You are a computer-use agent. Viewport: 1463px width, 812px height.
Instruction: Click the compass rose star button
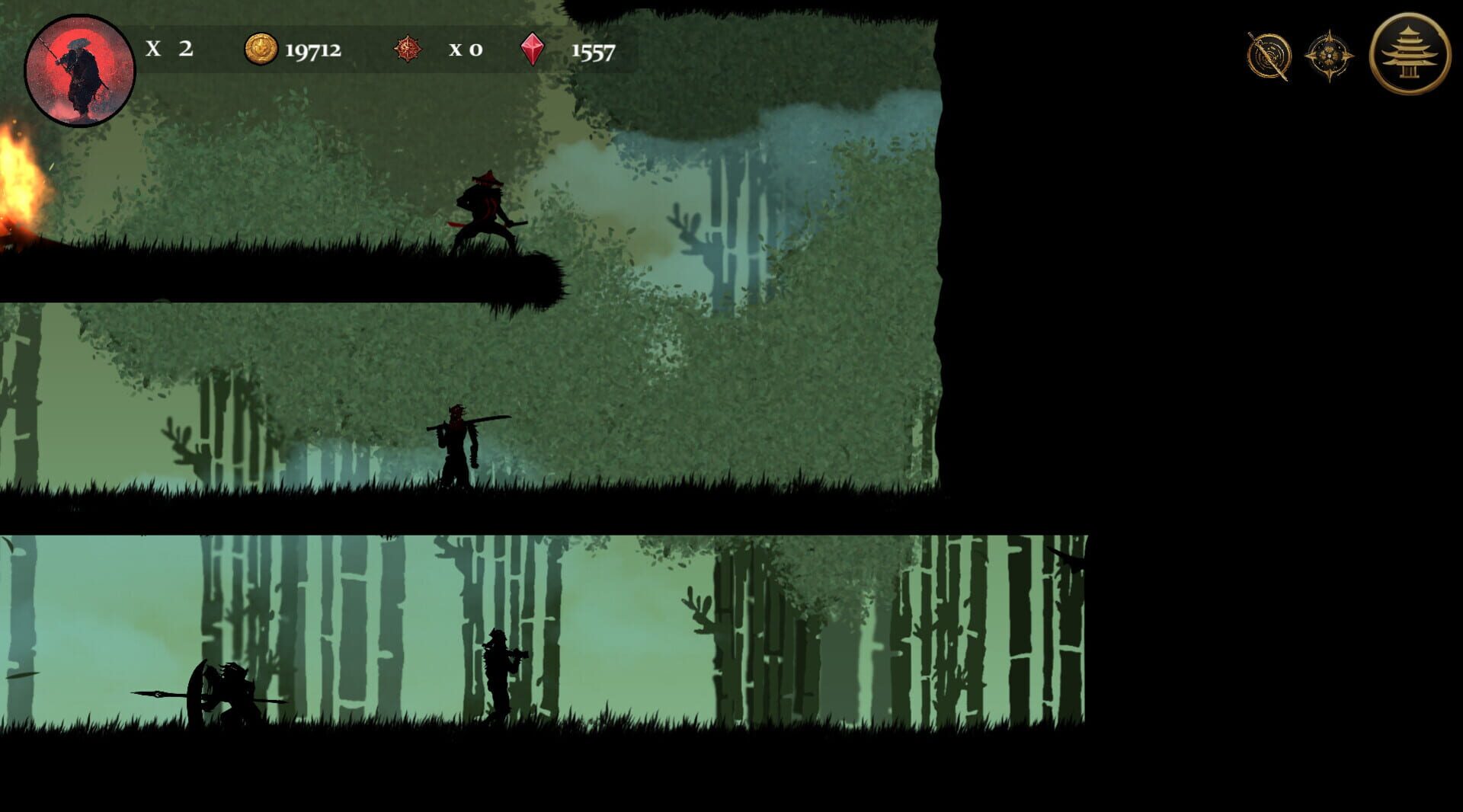coord(1327,54)
